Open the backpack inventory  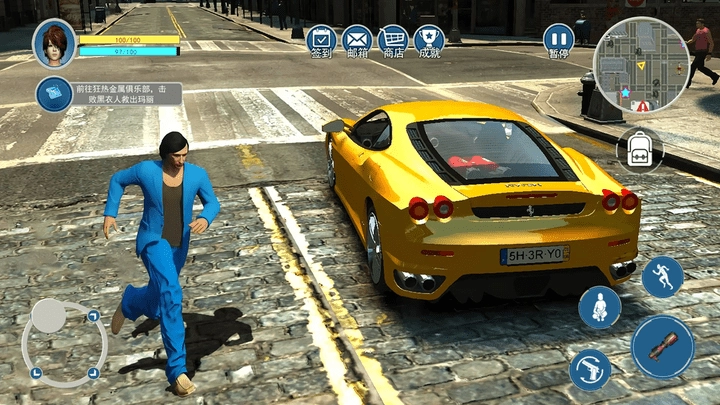pos(639,150)
